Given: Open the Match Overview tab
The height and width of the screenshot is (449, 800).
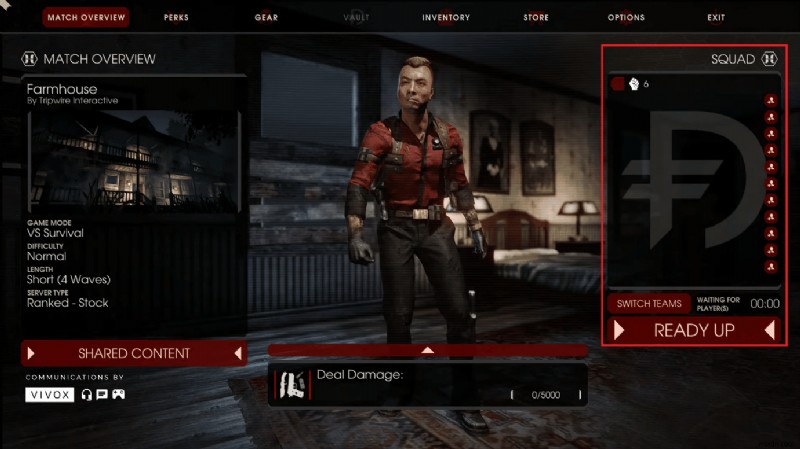Looking at the screenshot, I should point(87,17).
